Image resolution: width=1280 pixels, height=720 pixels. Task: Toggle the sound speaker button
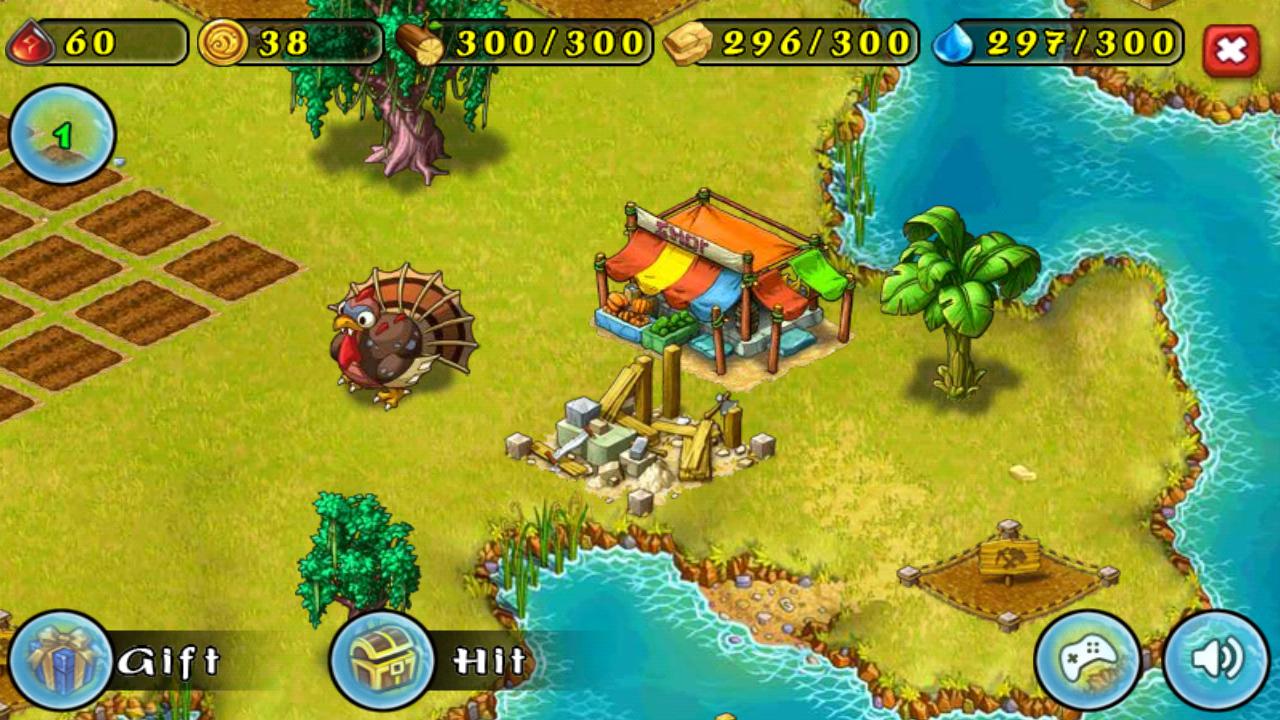pos(1216,660)
